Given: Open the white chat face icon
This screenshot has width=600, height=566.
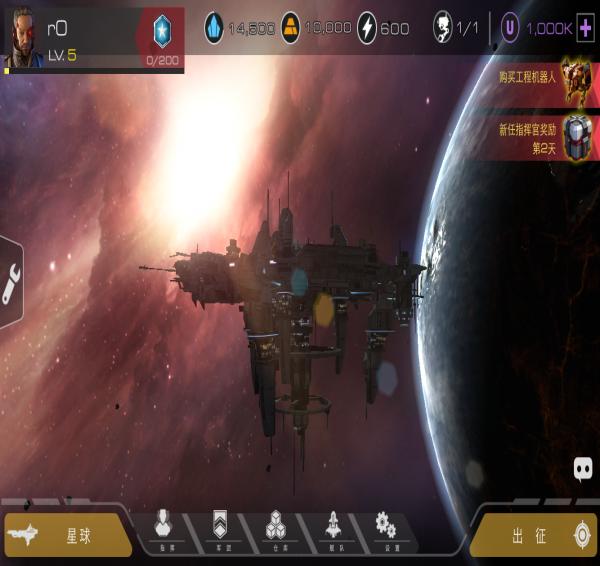Looking at the screenshot, I should click(584, 467).
